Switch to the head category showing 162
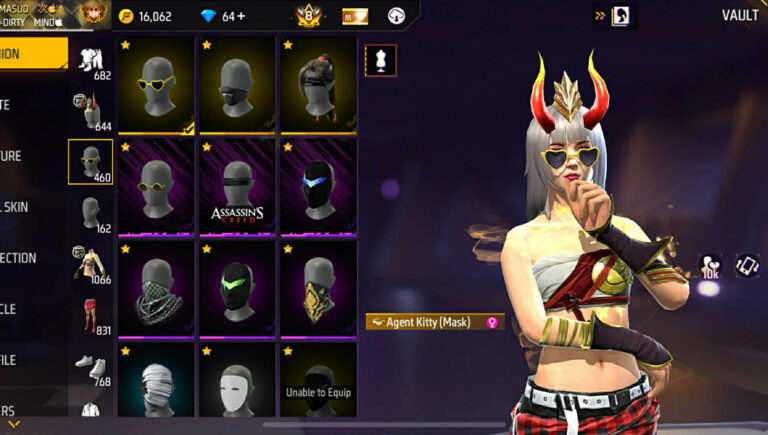The height and width of the screenshot is (435, 768). [91, 214]
